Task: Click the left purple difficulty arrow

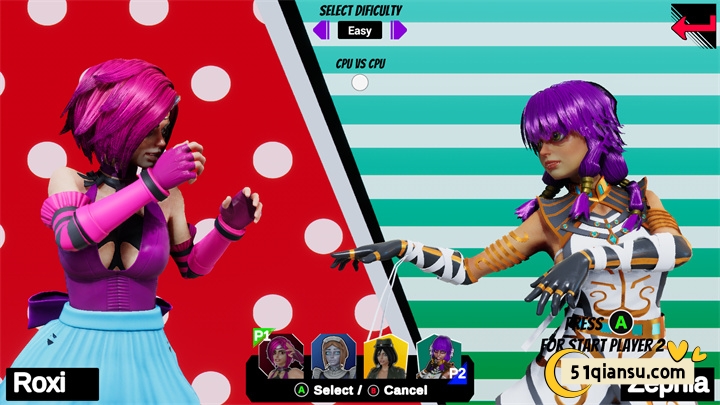Action: 321,30
